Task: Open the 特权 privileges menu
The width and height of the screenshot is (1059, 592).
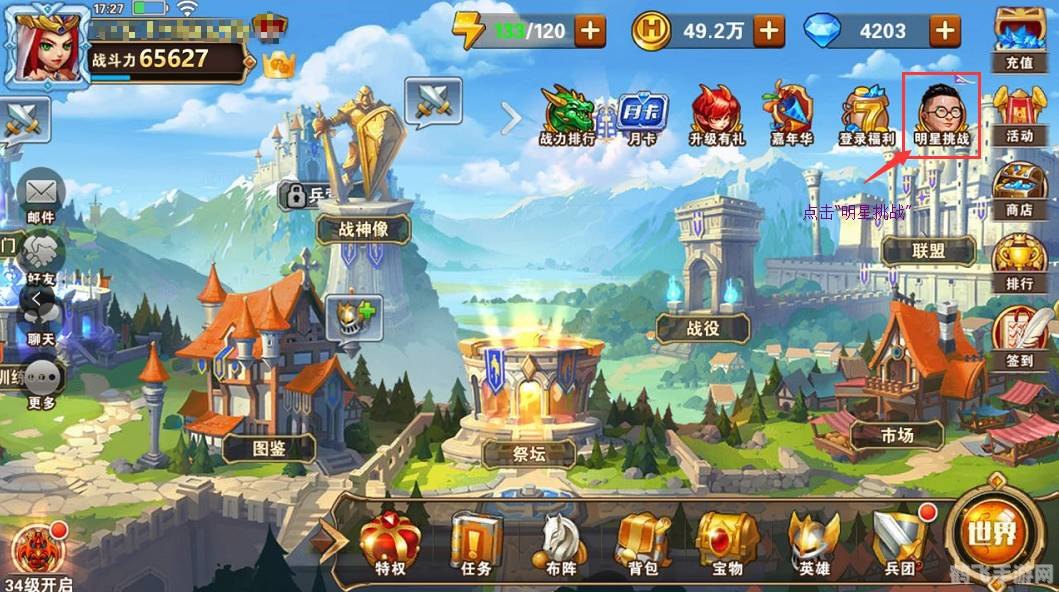Action: (x=390, y=545)
